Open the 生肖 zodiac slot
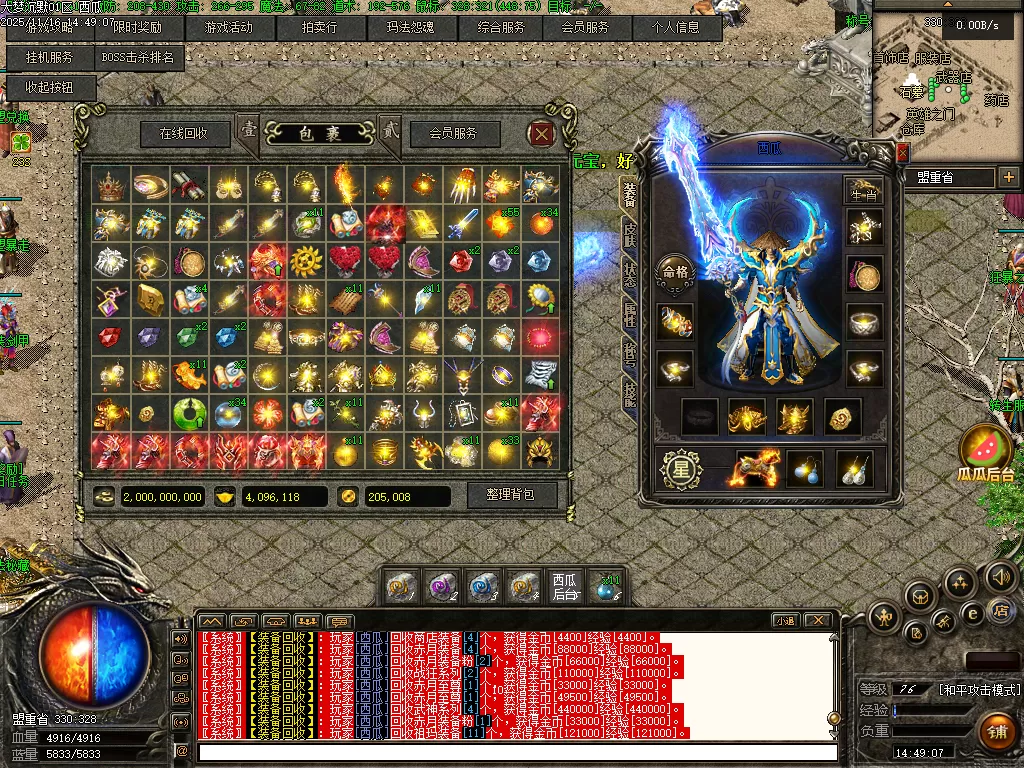1024x768 pixels. pos(863,188)
